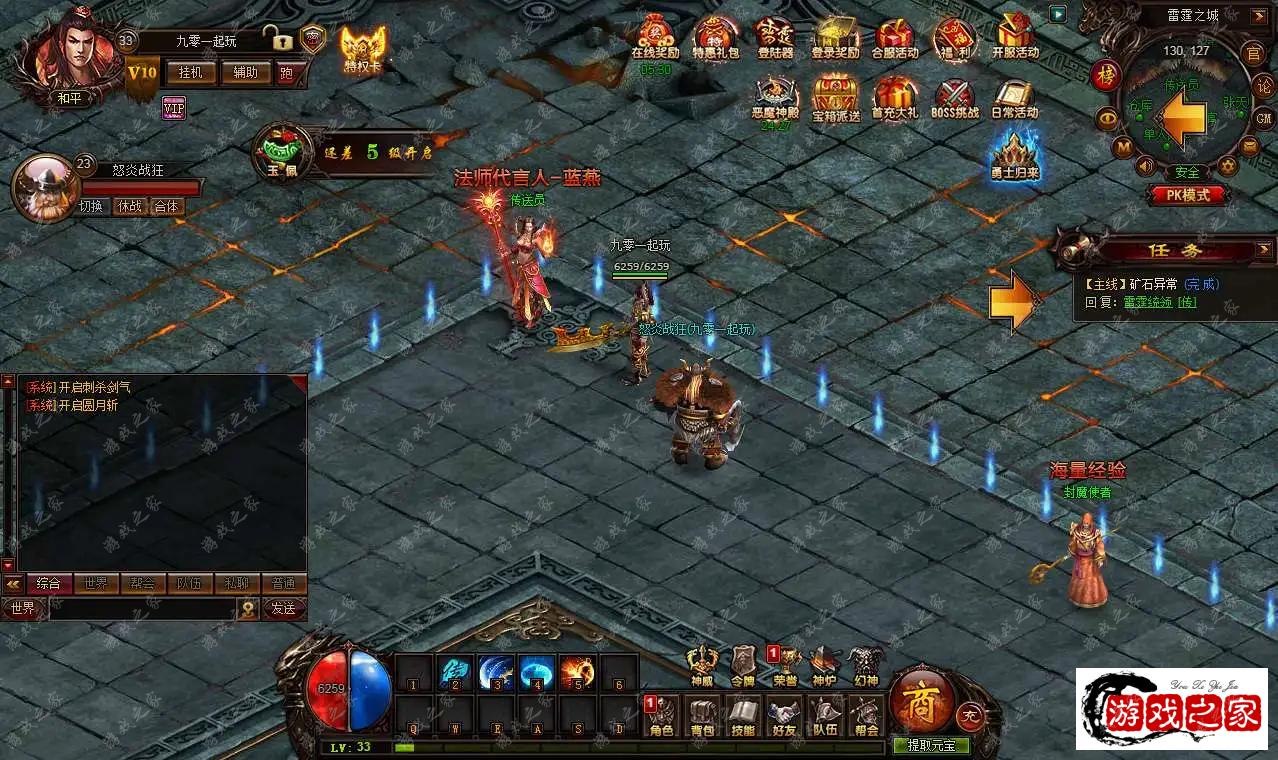Claim the 在线奖励 online reward

pyautogui.click(x=655, y=38)
